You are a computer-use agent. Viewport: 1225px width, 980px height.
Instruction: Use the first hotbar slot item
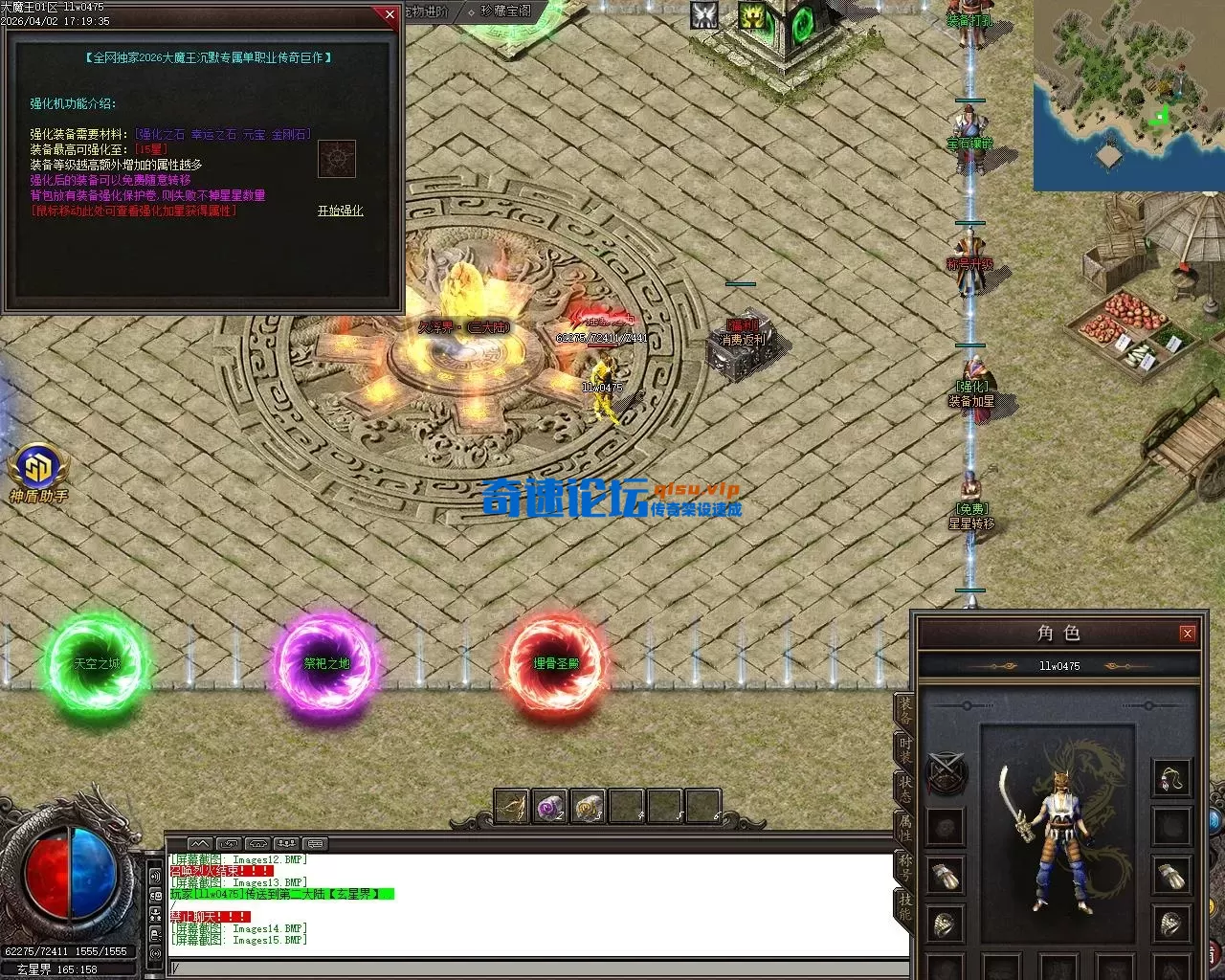tap(512, 807)
